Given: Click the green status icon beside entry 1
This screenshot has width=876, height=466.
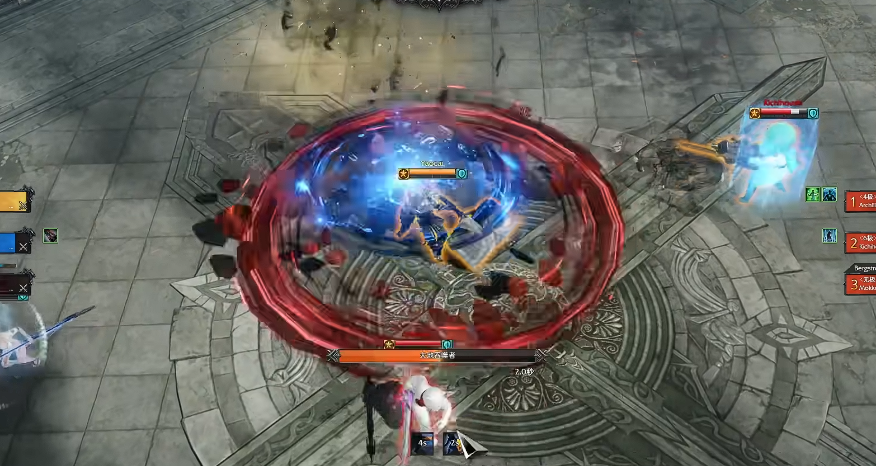Looking at the screenshot, I should 813,195.
